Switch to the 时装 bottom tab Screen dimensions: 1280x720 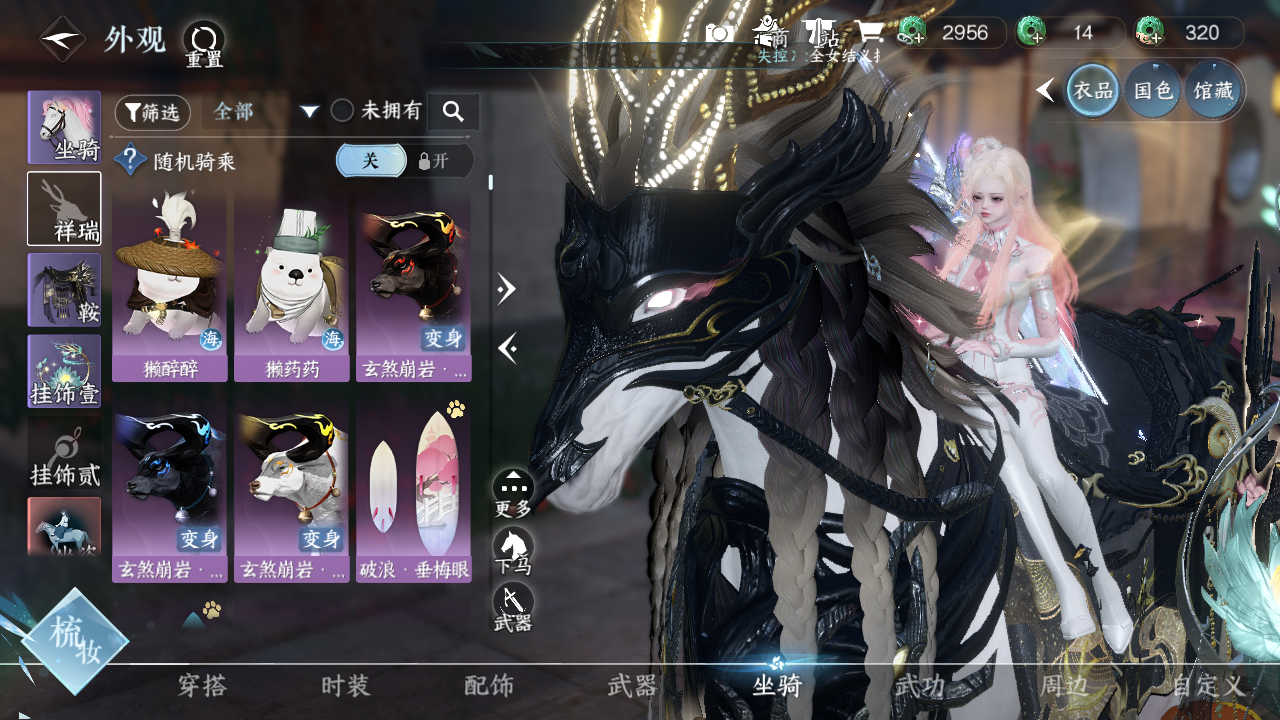click(345, 686)
